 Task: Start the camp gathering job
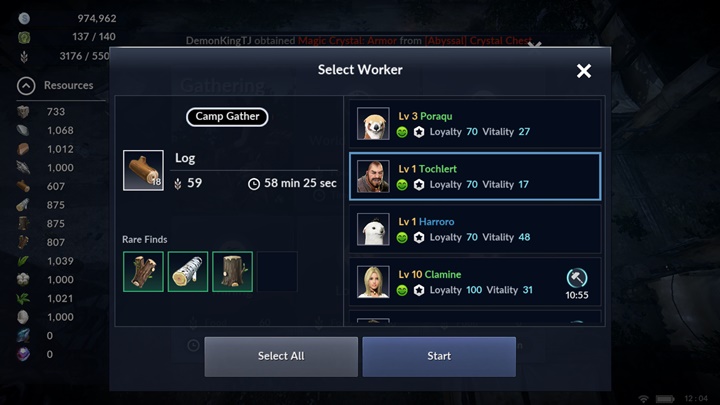(x=439, y=356)
